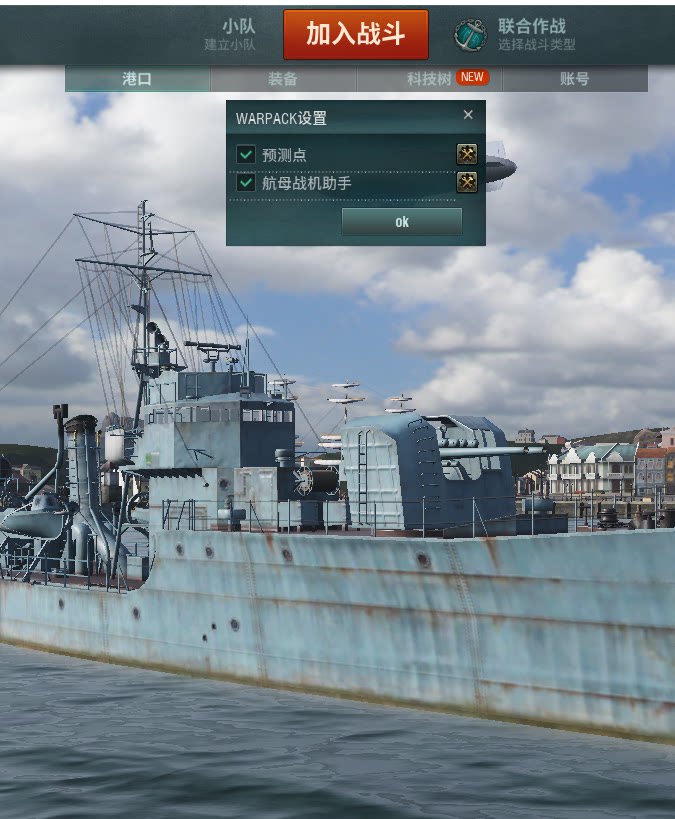675x819 pixels.
Task: Switch to the 港口 tab
Action: click(137, 79)
